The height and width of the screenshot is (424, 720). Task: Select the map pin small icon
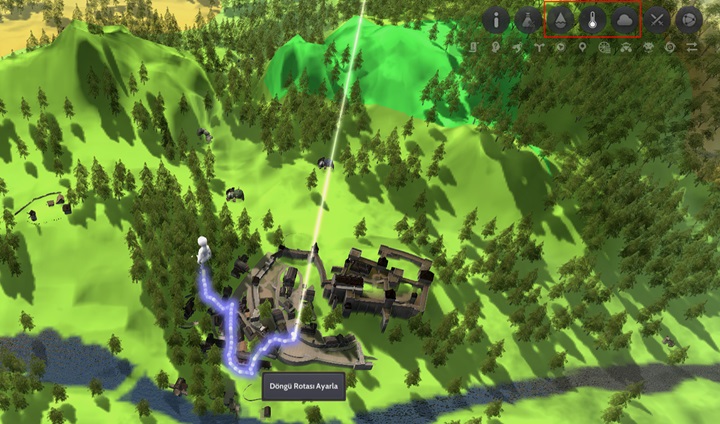point(582,47)
